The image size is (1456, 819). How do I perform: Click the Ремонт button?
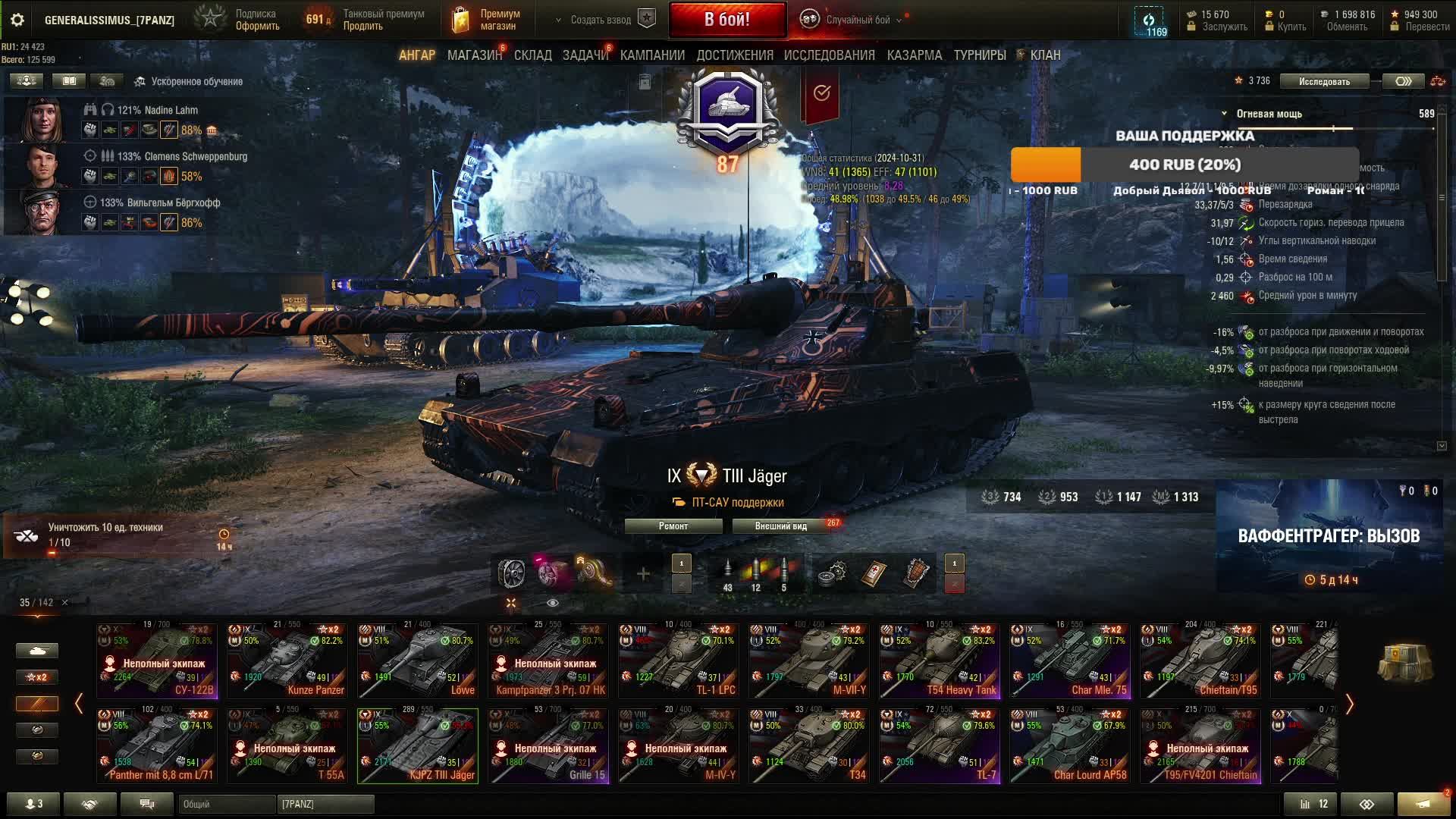[x=673, y=526]
